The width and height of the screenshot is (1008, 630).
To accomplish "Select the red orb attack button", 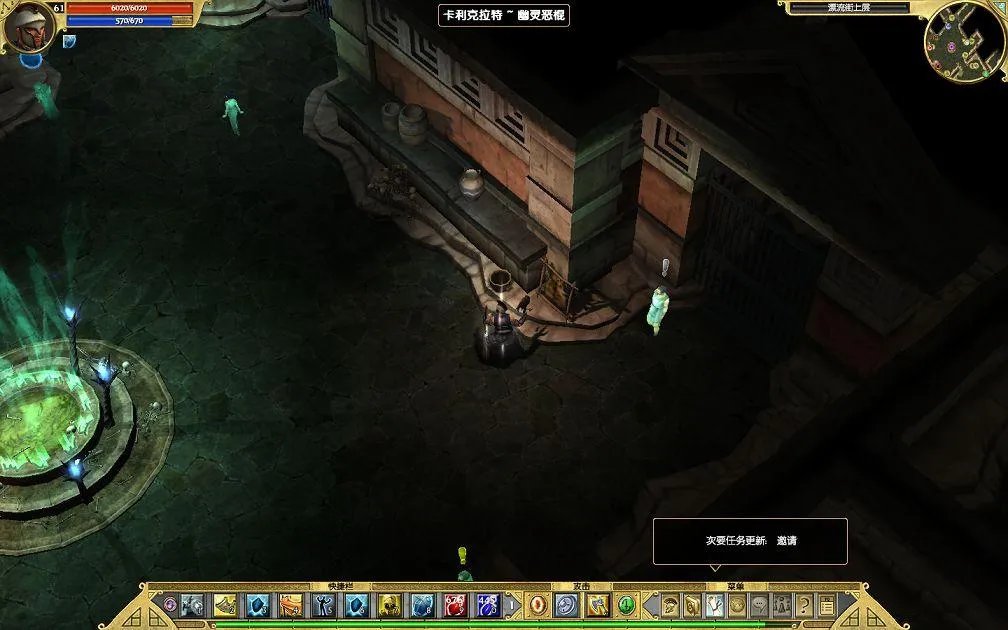I will click(538, 605).
